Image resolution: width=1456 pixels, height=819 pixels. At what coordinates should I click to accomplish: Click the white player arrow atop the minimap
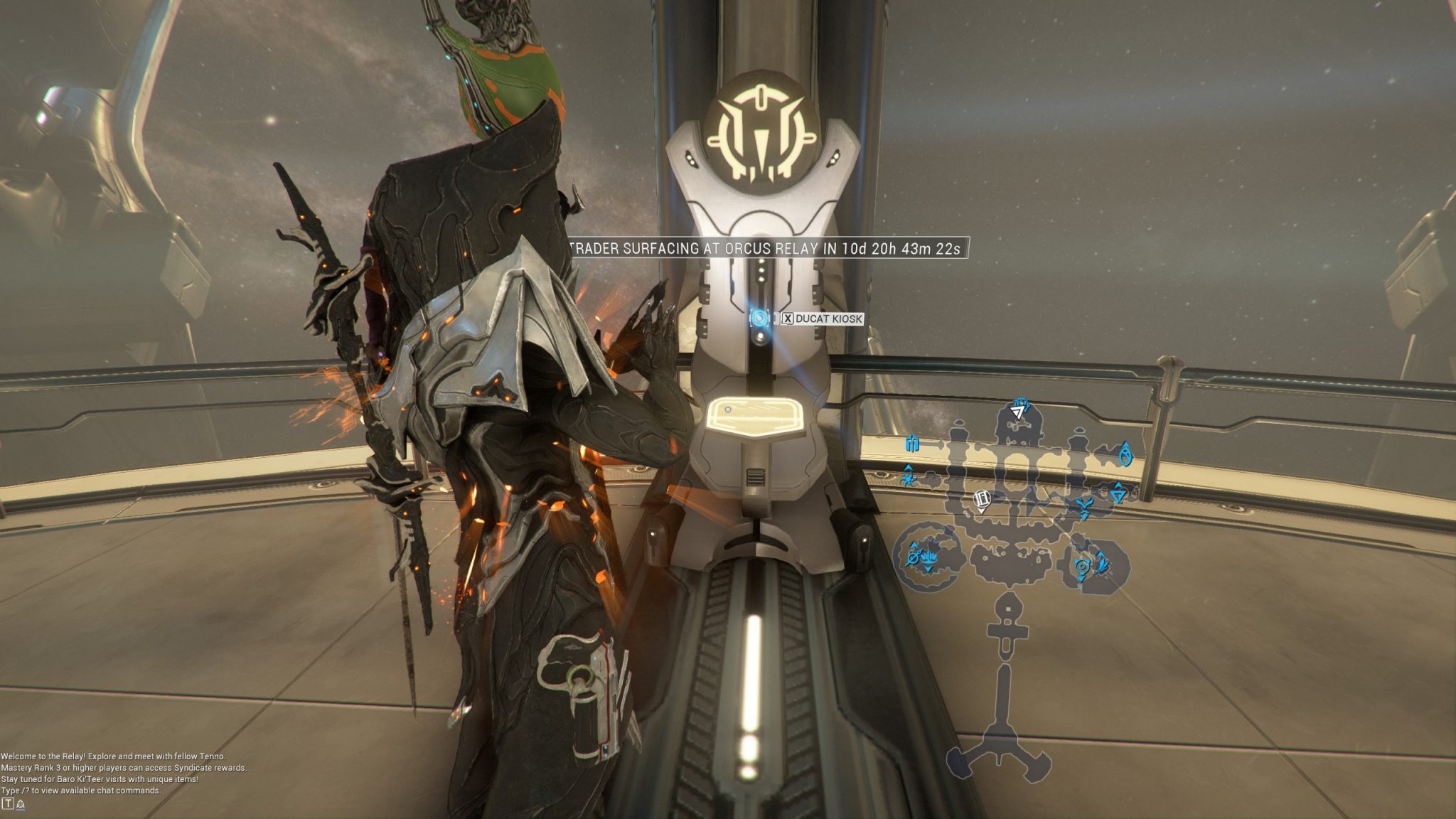click(1017, 412)
